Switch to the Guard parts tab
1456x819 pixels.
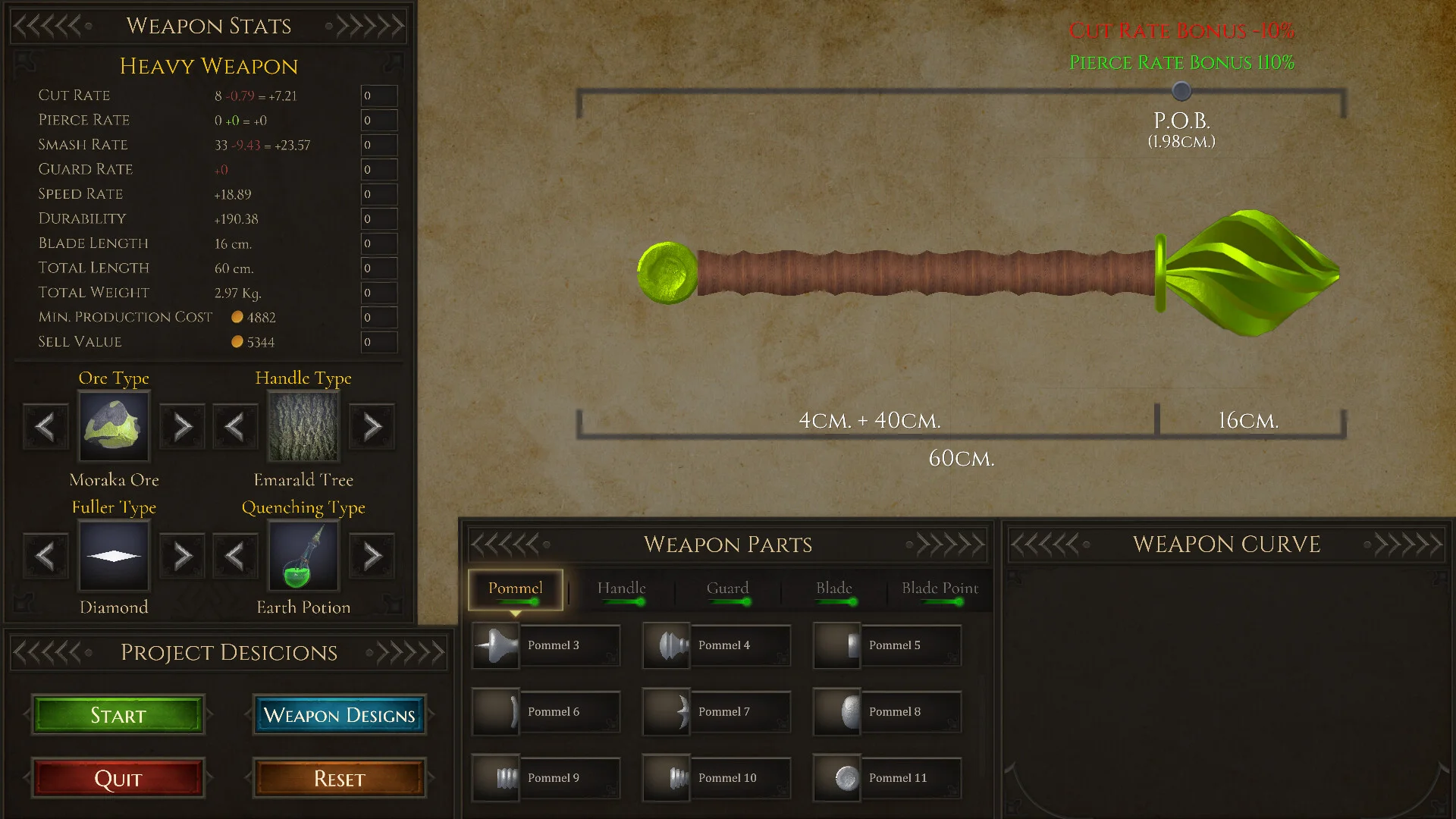click(x=727, y=589)
